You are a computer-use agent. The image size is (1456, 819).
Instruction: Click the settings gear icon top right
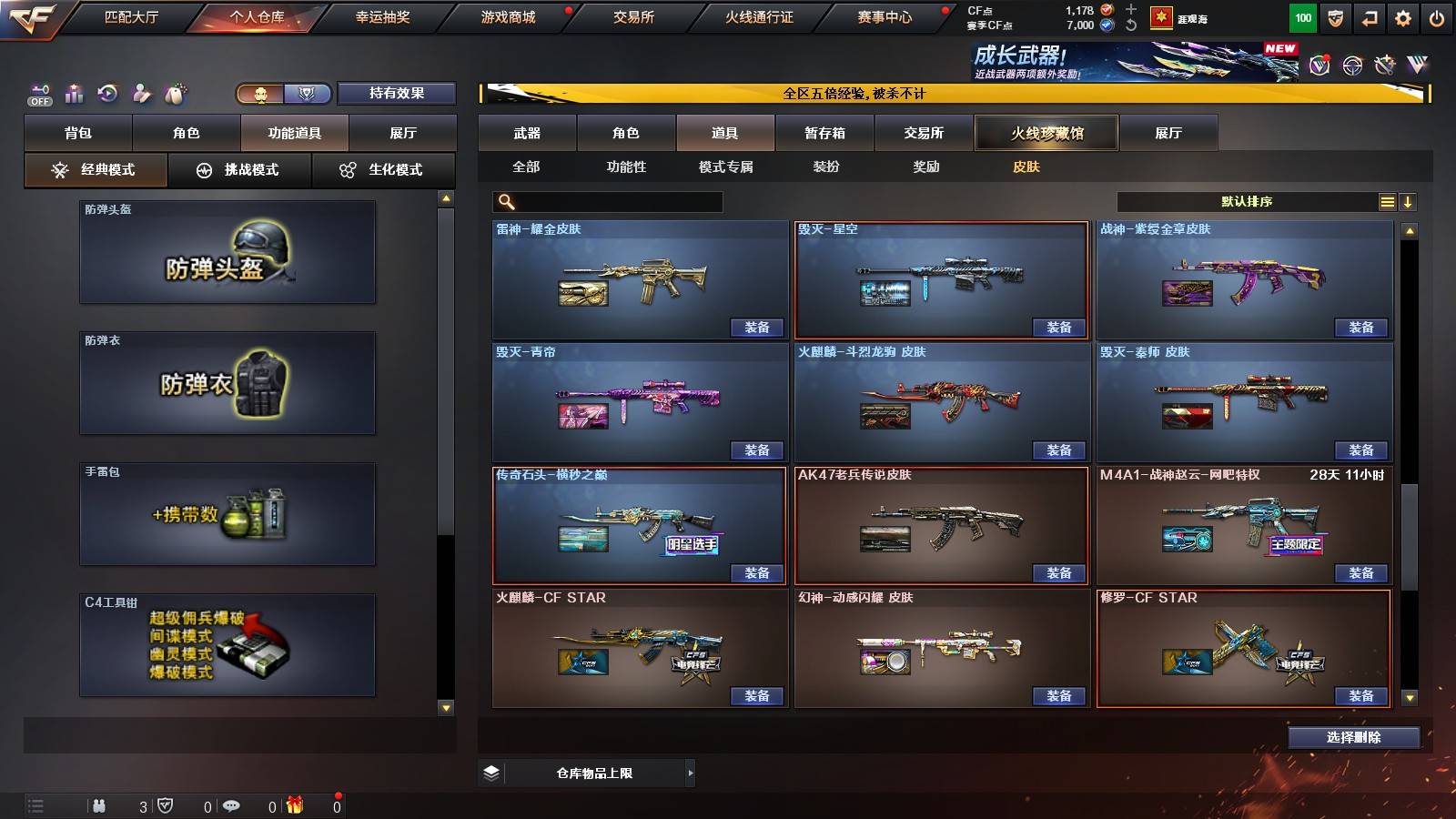(1402, 16)
